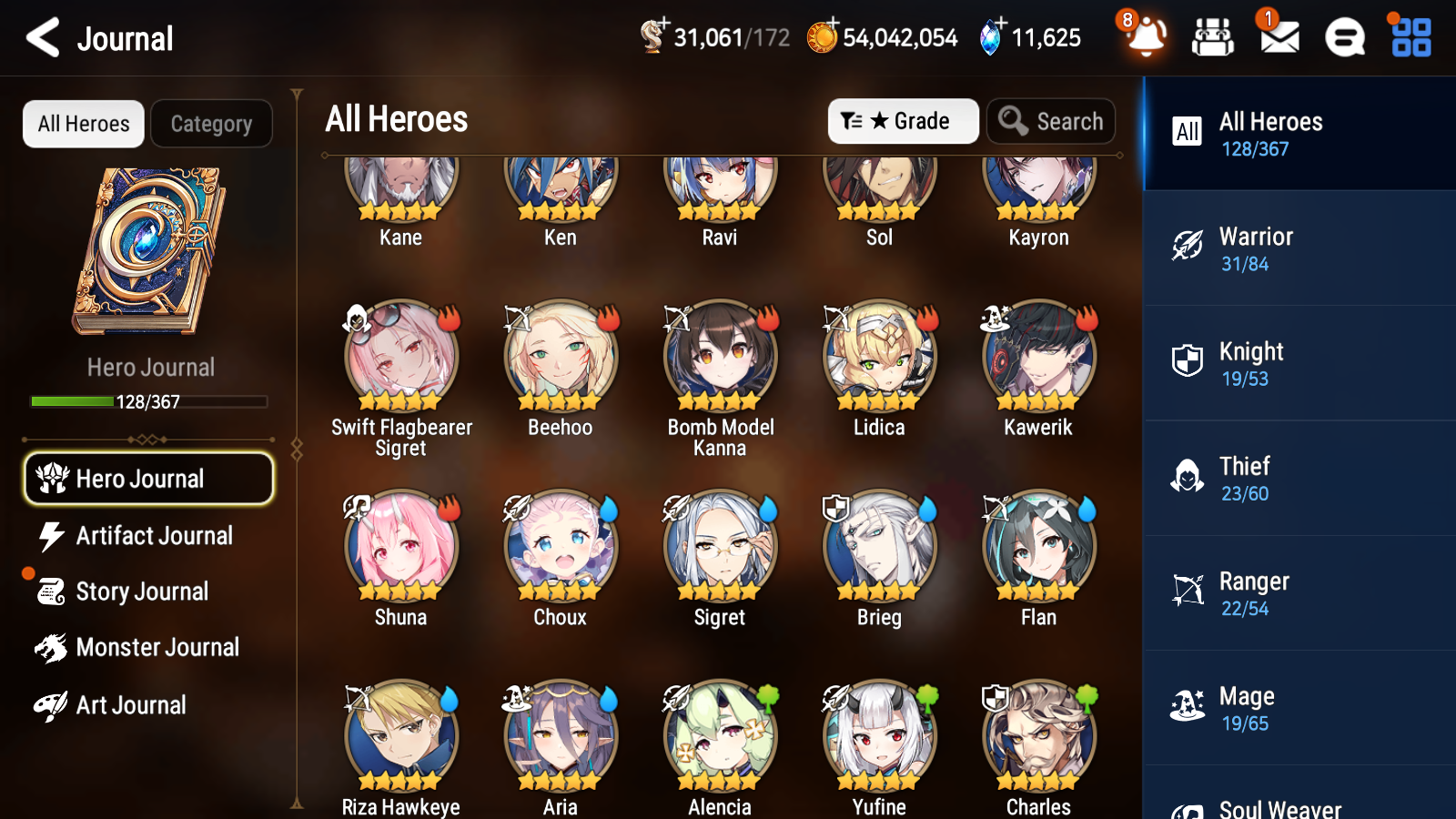Screen dimensions: 1456x819
Task: Open the inventory bag from the top bar
Action: (1213, 37)
